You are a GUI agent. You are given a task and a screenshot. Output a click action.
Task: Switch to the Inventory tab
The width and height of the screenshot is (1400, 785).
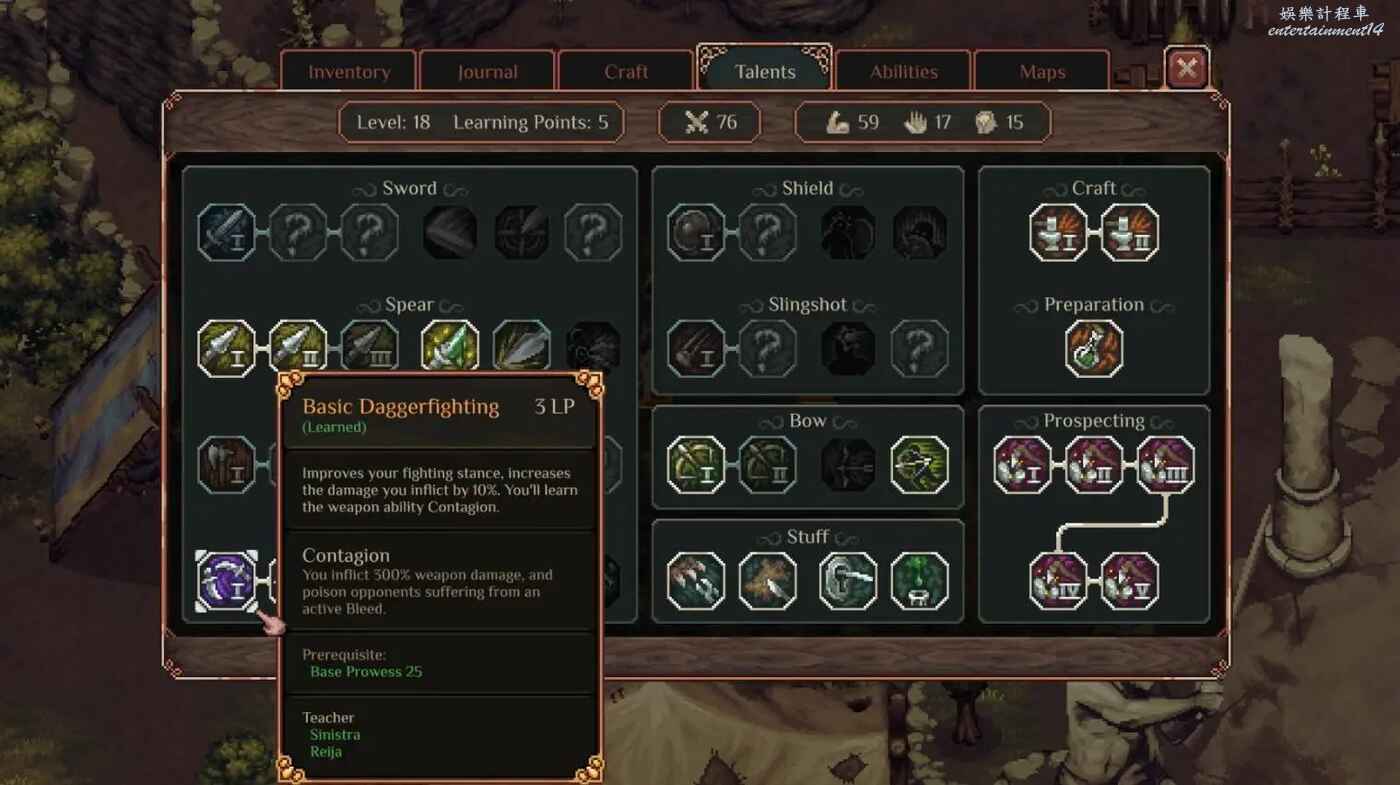pyautogui.click(x=349, y=72)
